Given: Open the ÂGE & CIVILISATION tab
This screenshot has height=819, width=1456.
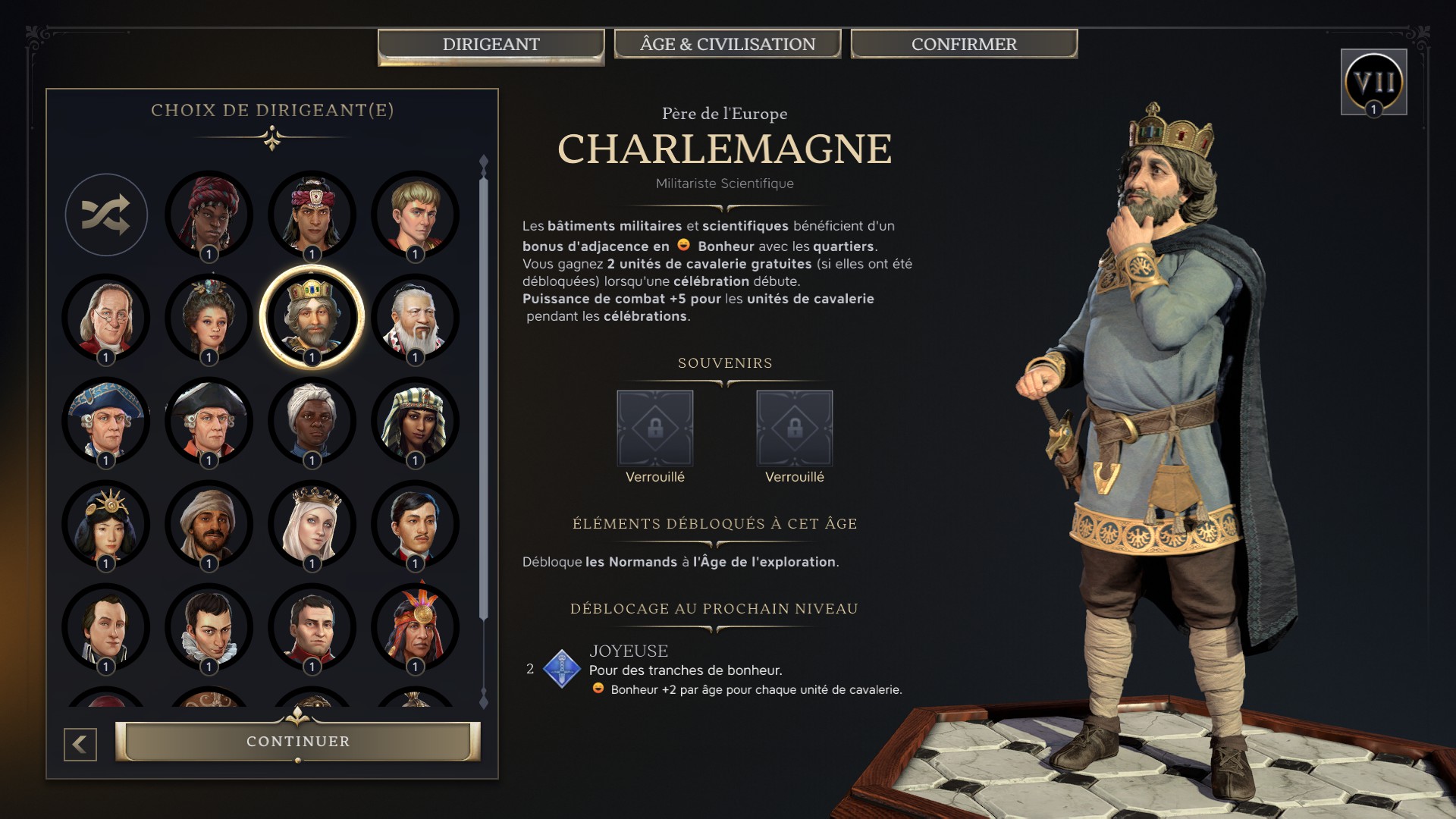Looking at the screenshot, I should [728, 44].
